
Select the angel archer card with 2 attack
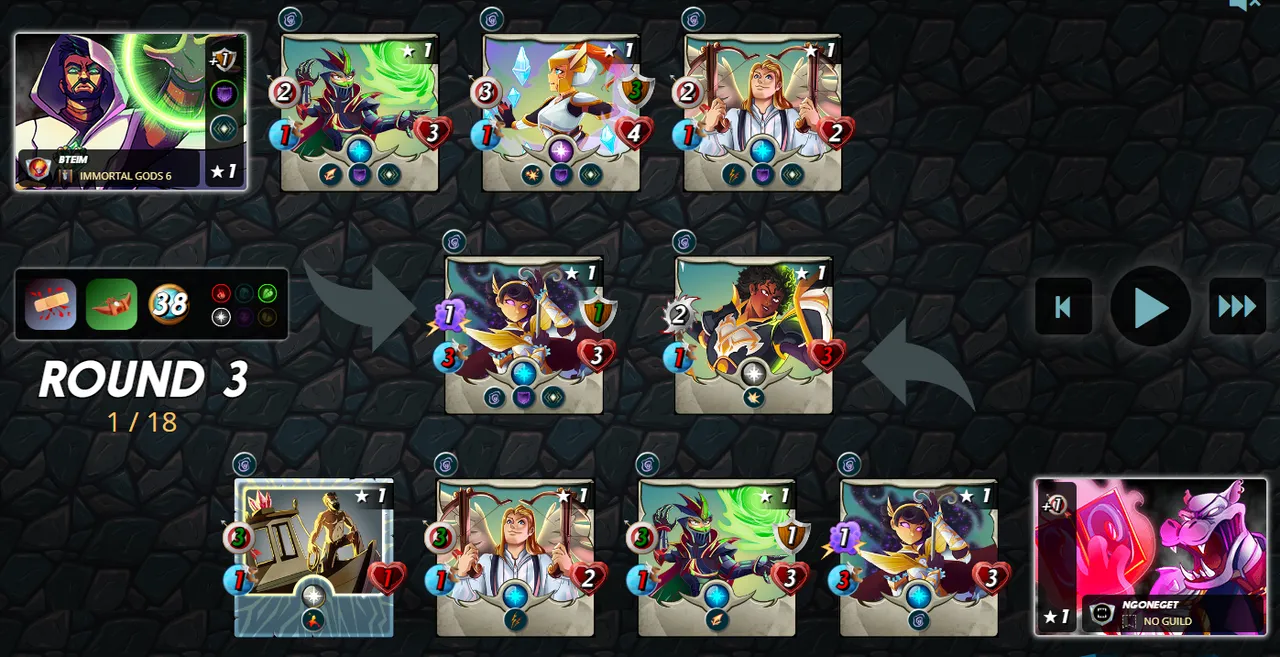762,112
